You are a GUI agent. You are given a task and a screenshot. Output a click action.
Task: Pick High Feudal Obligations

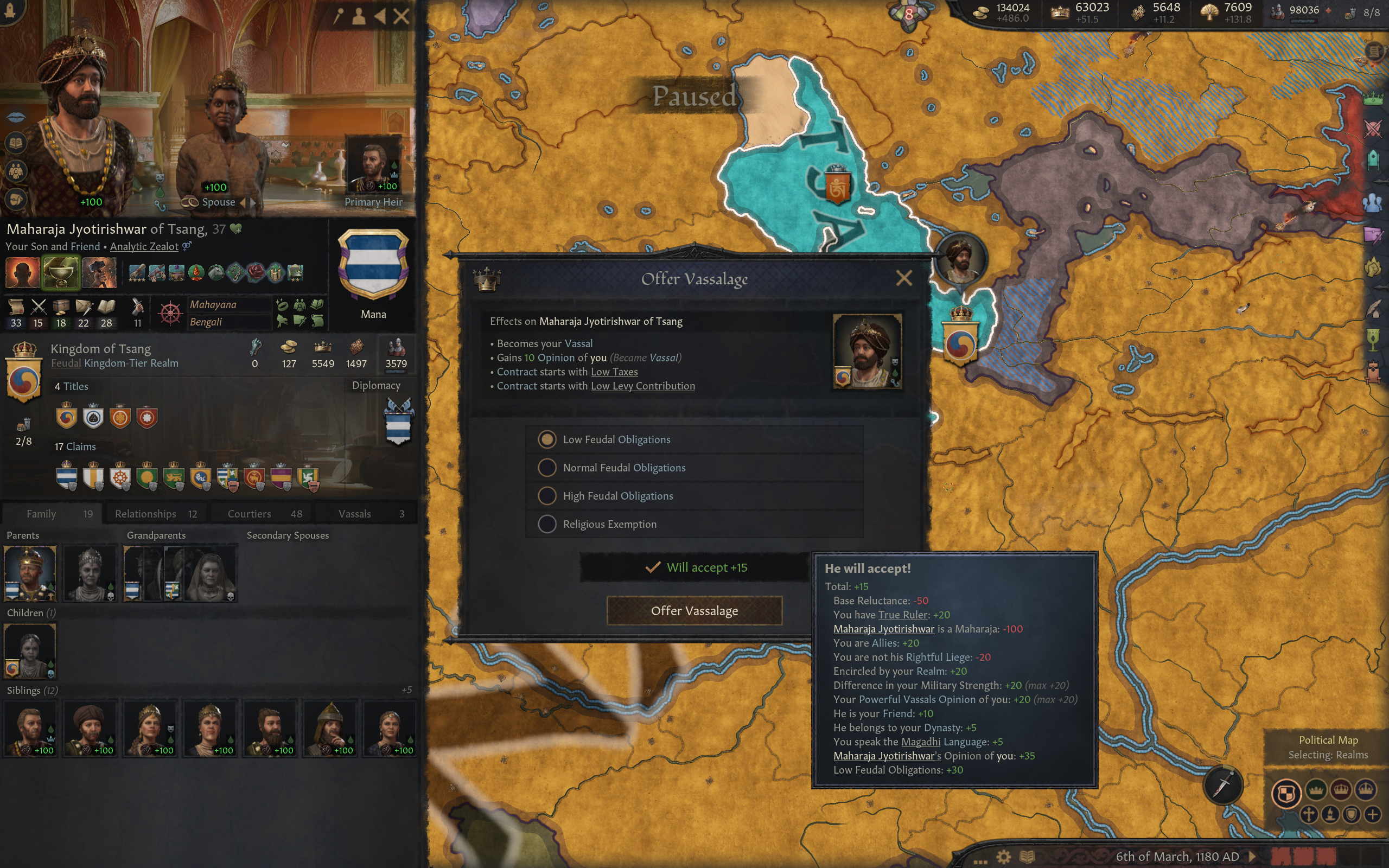(547, 496)
